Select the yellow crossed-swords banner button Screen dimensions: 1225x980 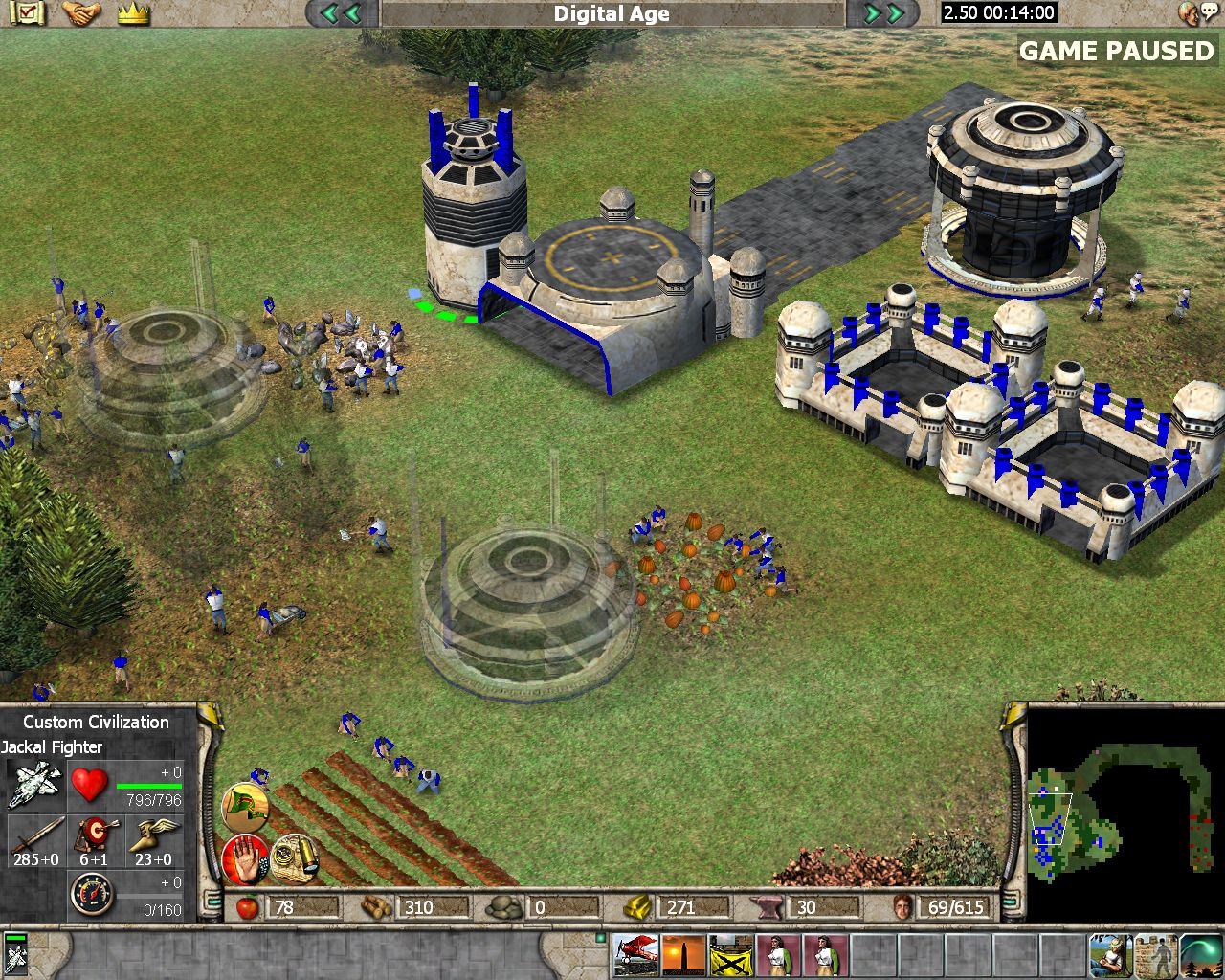tap(730, 954)
